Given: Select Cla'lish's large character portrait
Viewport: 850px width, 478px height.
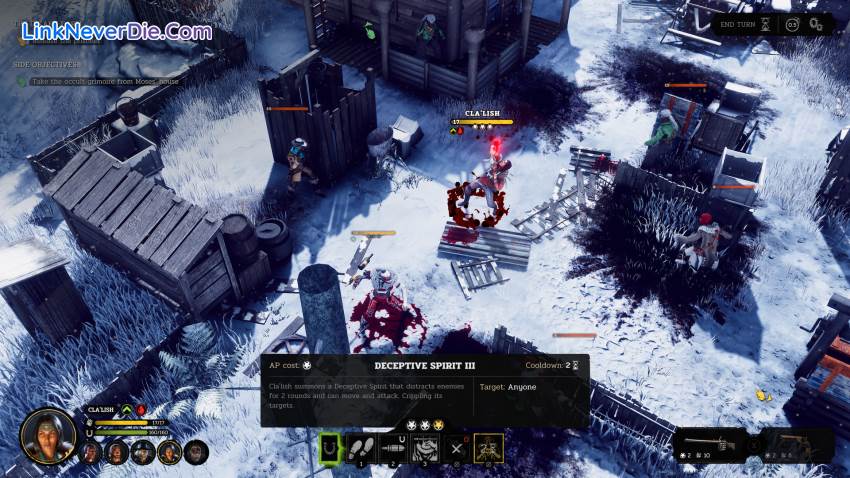Looking at the screenshot, I should click(x=47, y=435).
